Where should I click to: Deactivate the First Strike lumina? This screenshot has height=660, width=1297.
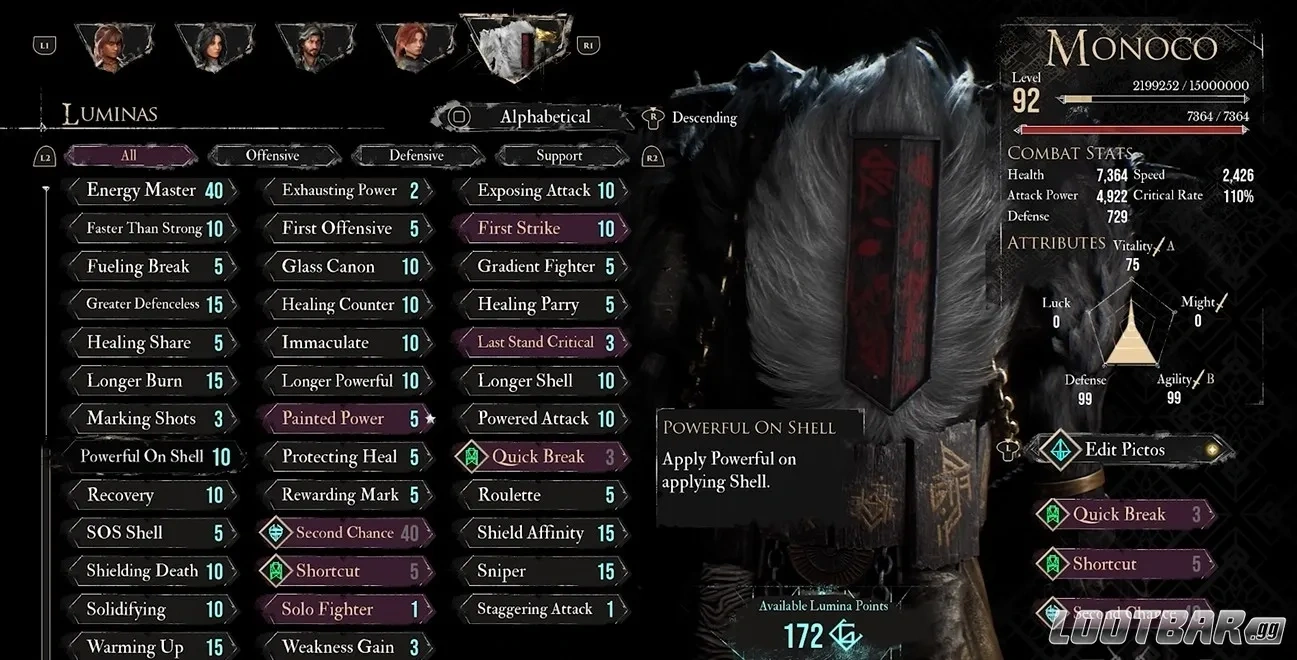[x=541, y=228]
